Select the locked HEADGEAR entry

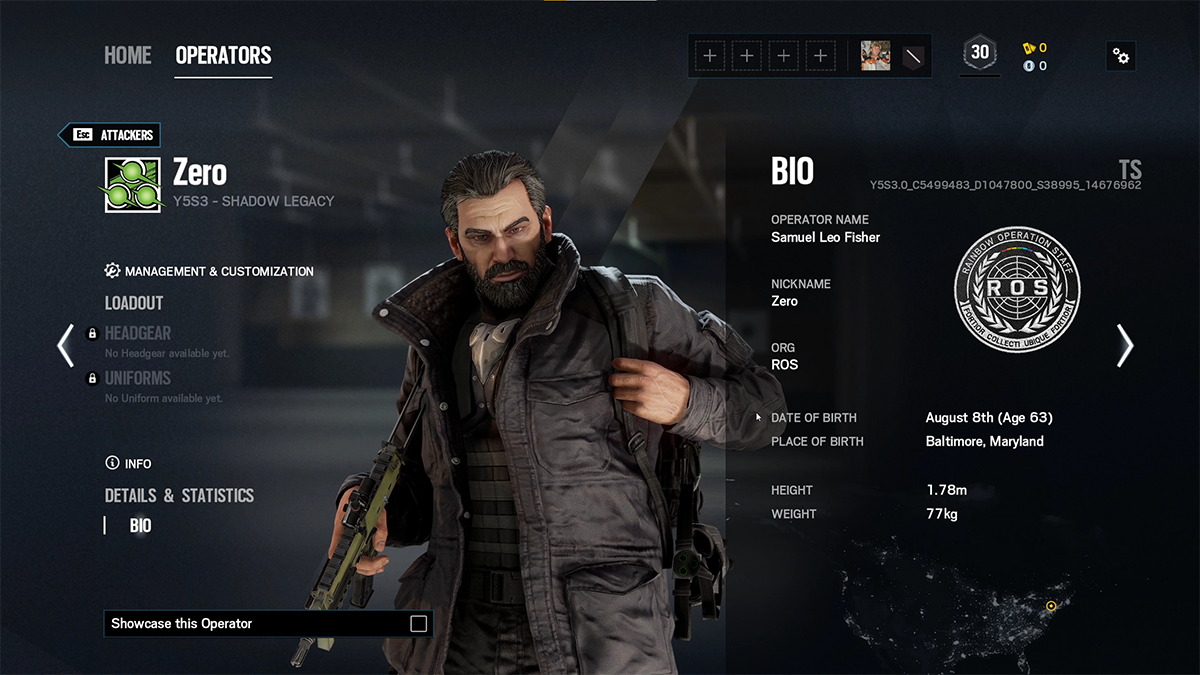coord(138,334)
